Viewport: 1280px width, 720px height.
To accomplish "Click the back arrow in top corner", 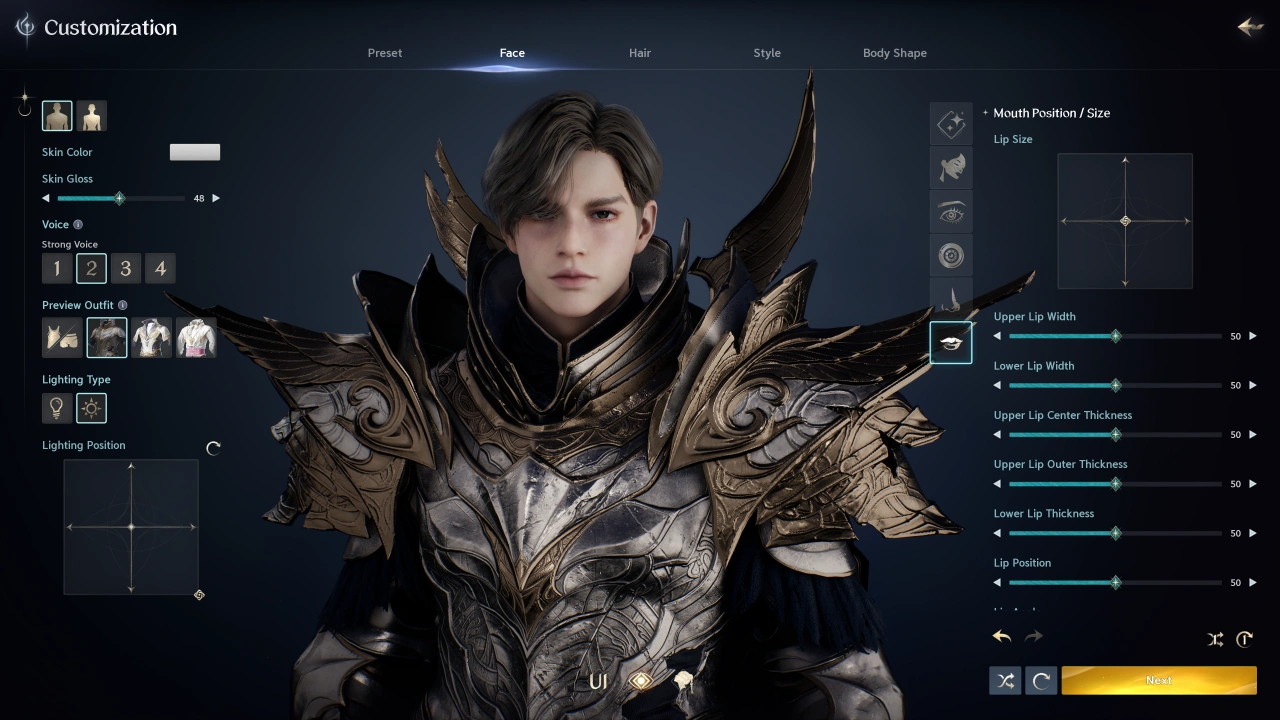I will click(x=1250, y=27).
